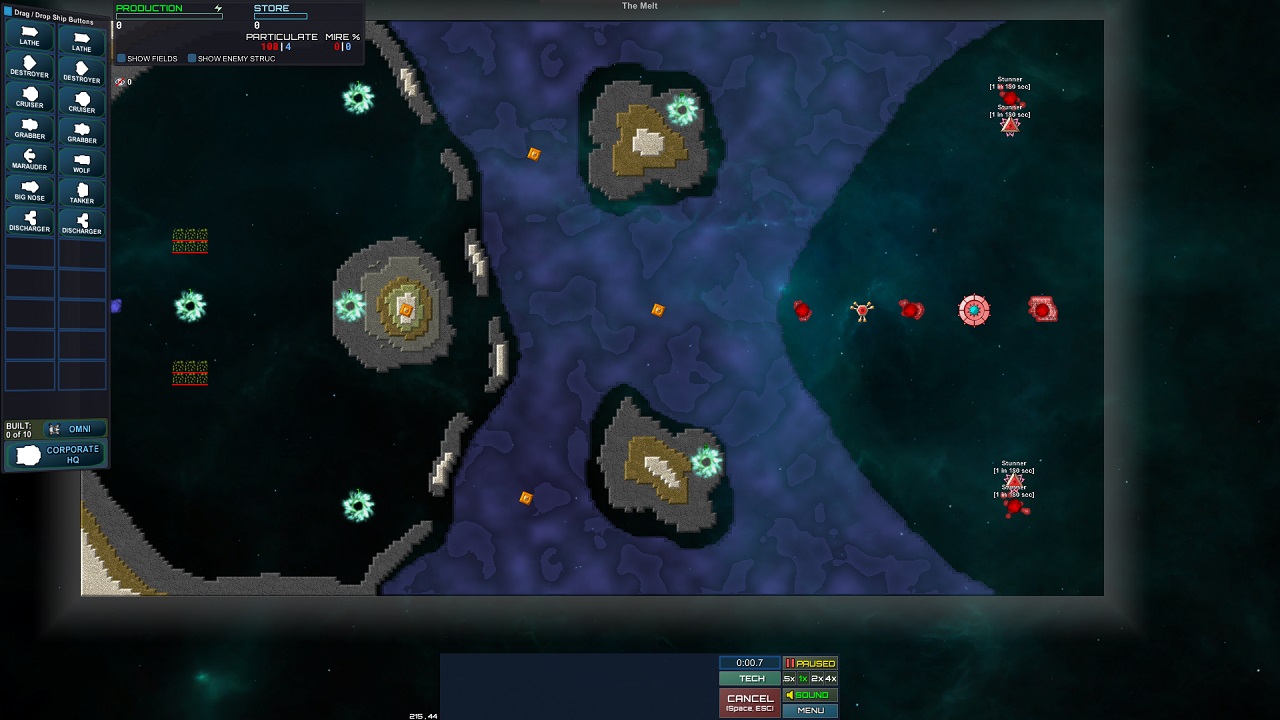Pick the Big Nose ship button
This screenshot has height=720, width=1280.
point(30,190)
